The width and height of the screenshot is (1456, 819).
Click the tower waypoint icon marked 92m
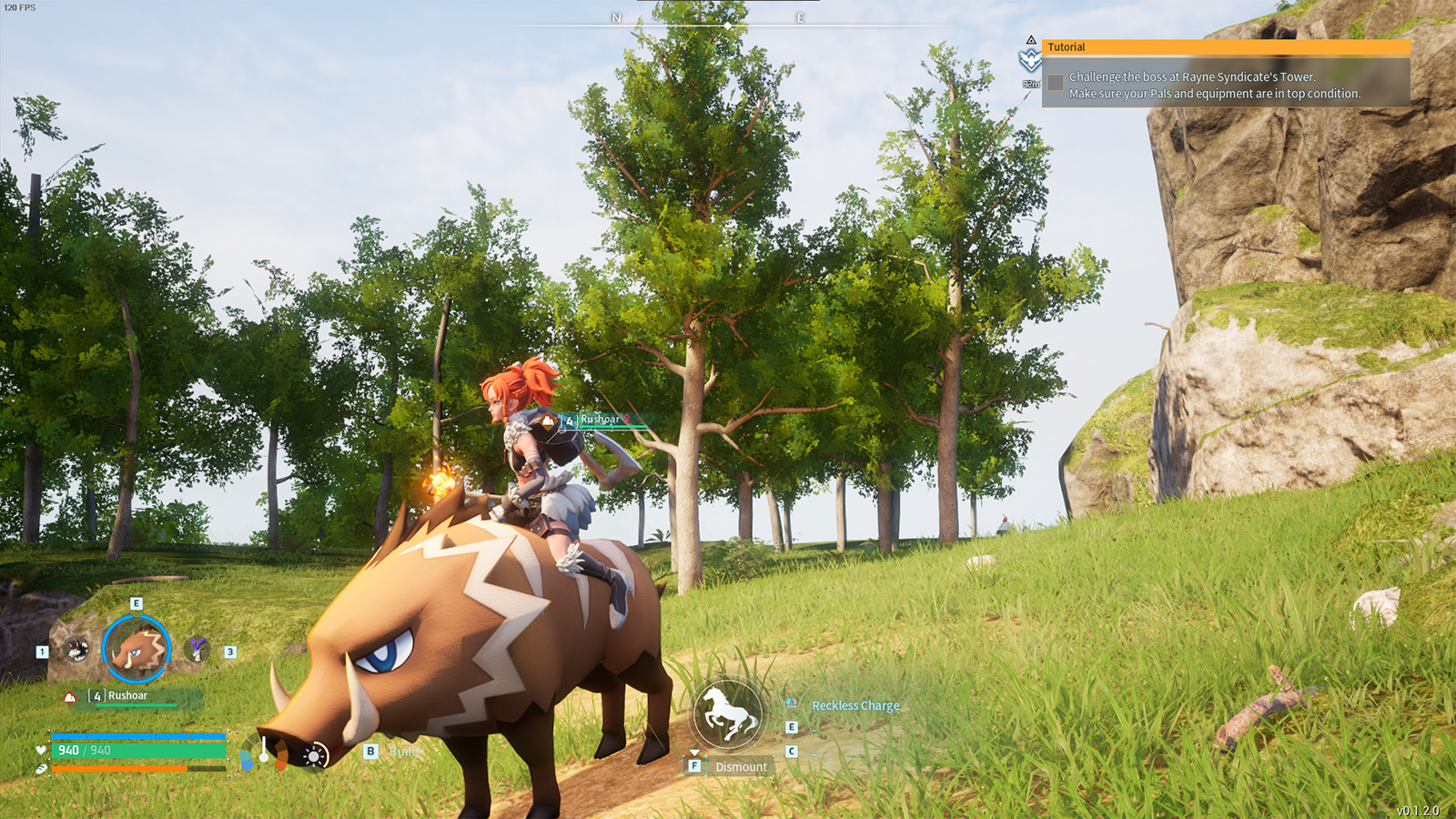(x=1031, y=61)
